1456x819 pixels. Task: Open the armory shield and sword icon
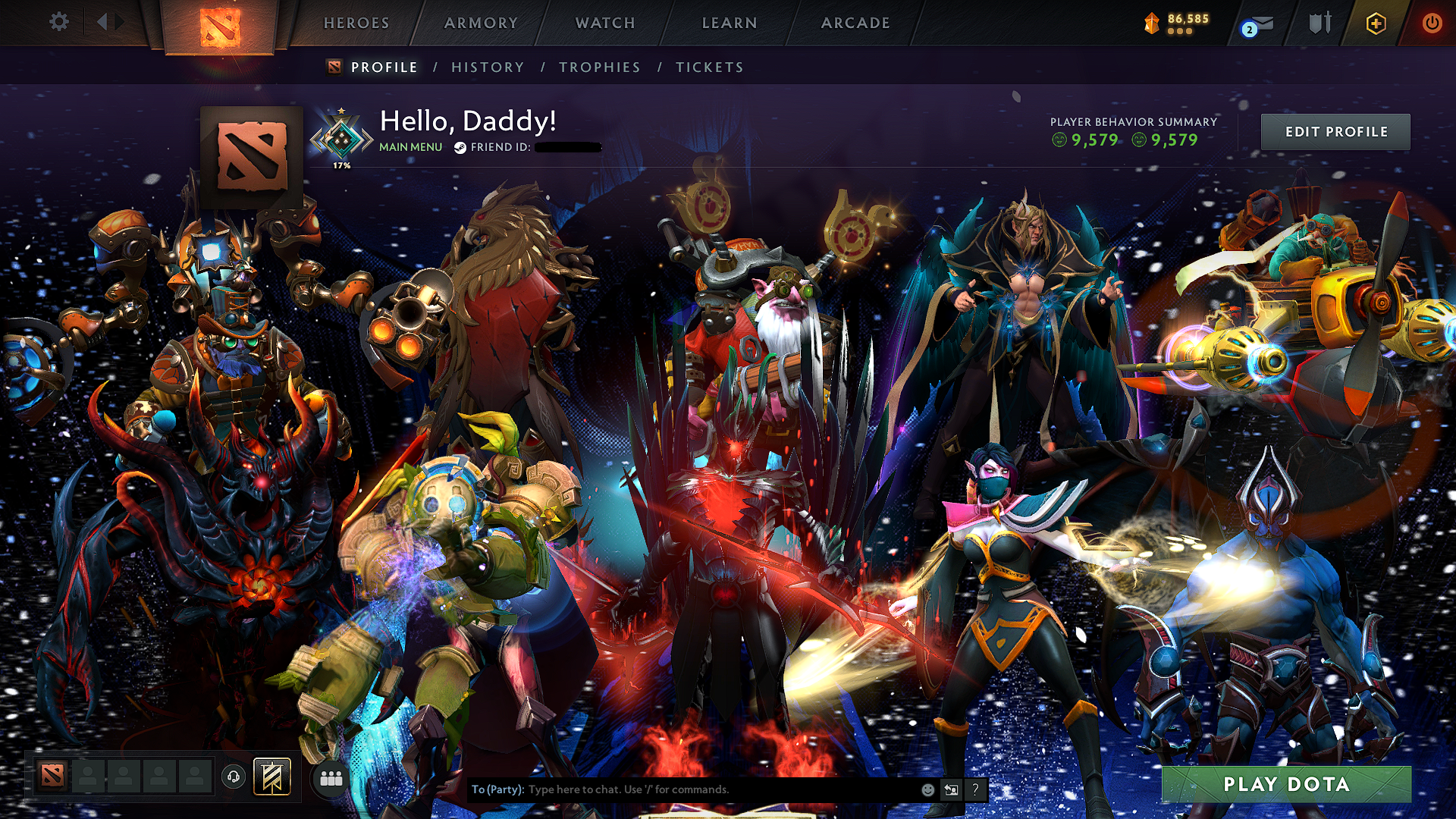[x=1319, y=23]
